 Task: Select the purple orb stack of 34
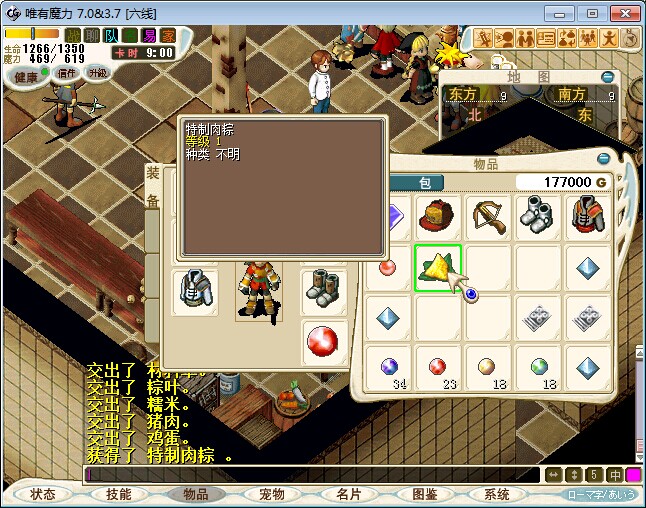tap(388, 368)
